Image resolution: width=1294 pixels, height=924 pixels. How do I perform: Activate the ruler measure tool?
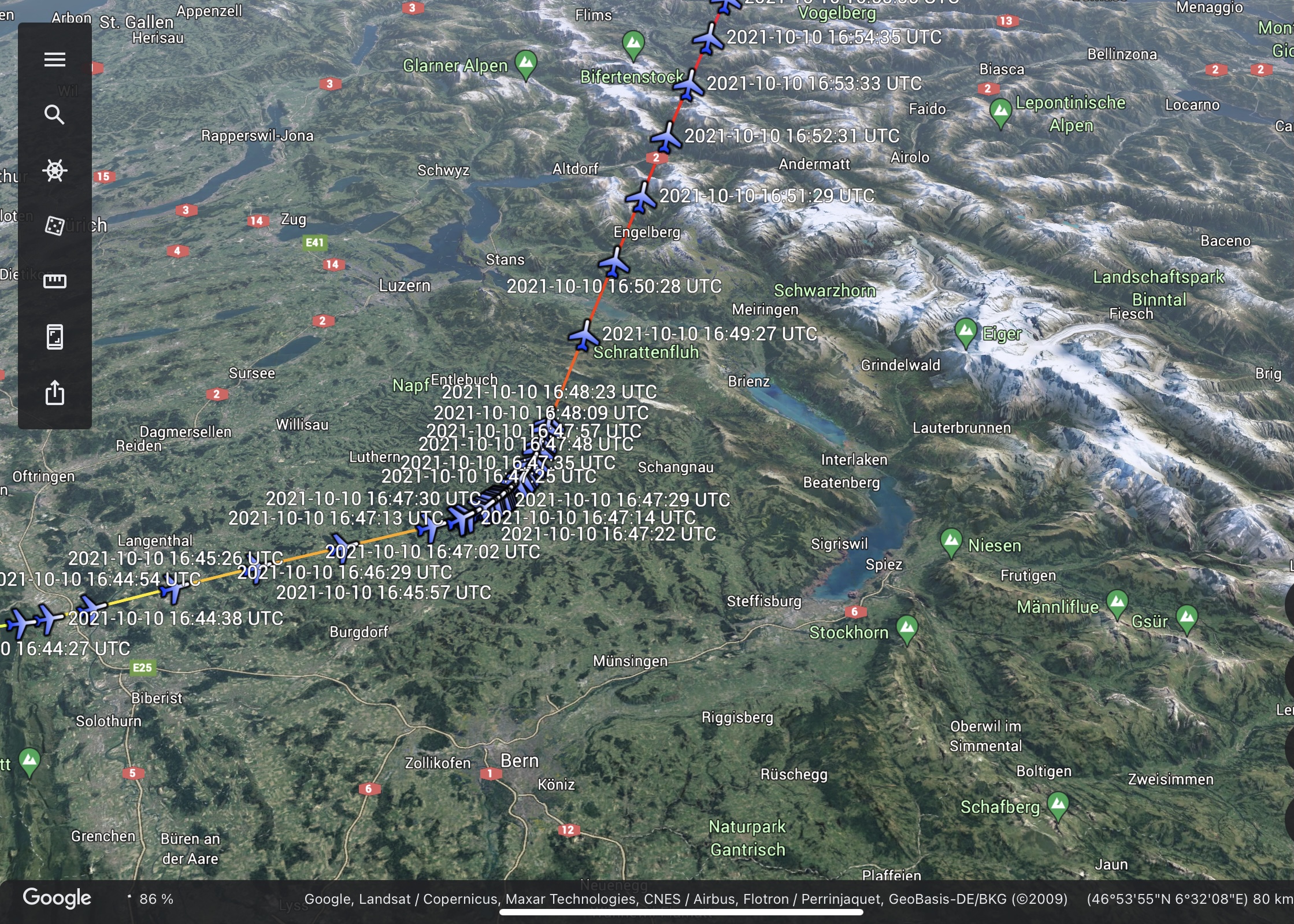click(x=55, y=281)
